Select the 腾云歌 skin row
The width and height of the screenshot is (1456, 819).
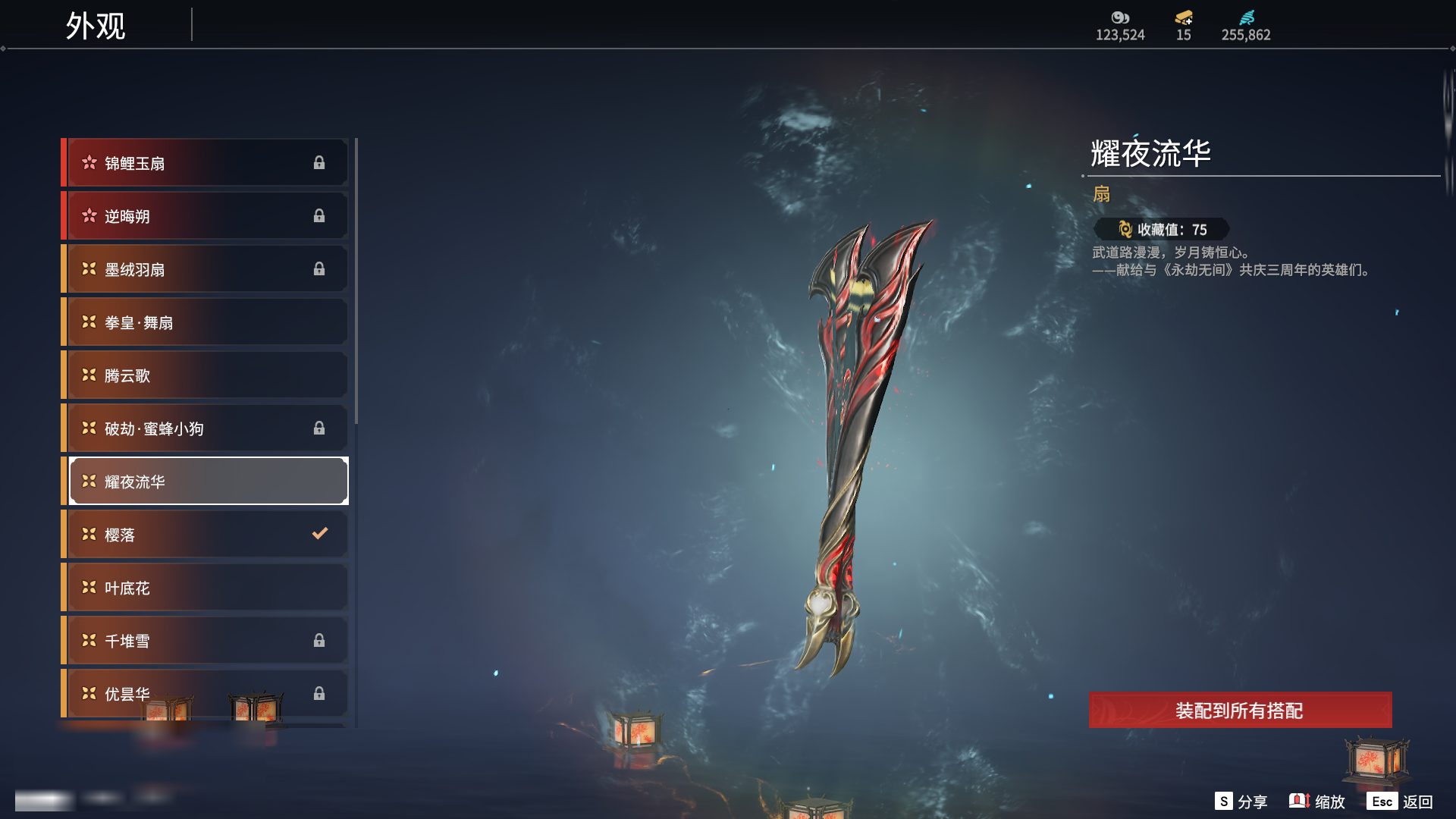206,375
